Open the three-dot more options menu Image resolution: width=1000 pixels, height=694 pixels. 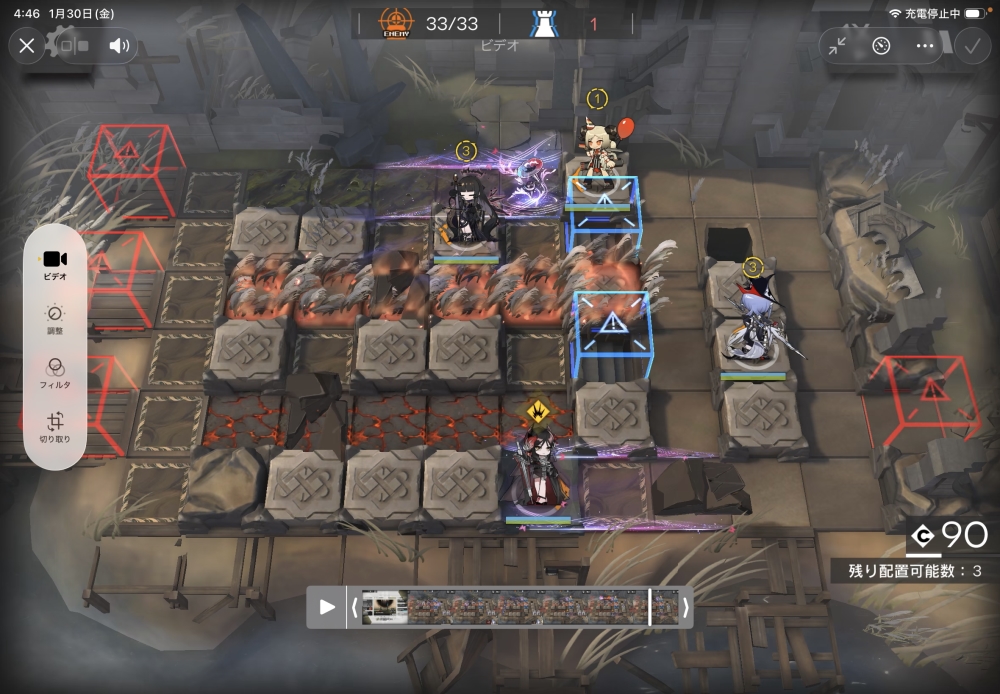924,45
